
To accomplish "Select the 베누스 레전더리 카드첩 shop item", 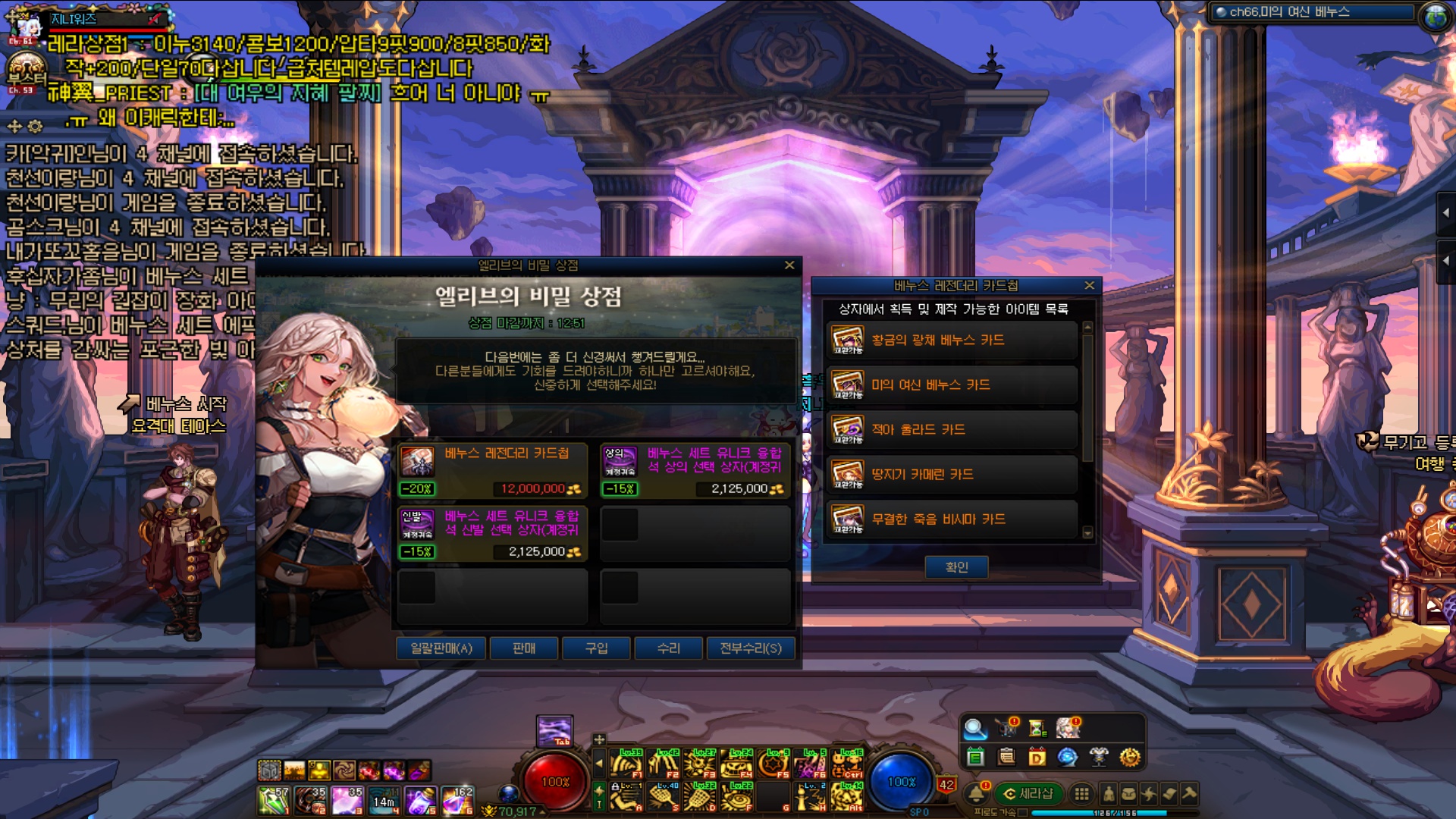I will [492, 470].
